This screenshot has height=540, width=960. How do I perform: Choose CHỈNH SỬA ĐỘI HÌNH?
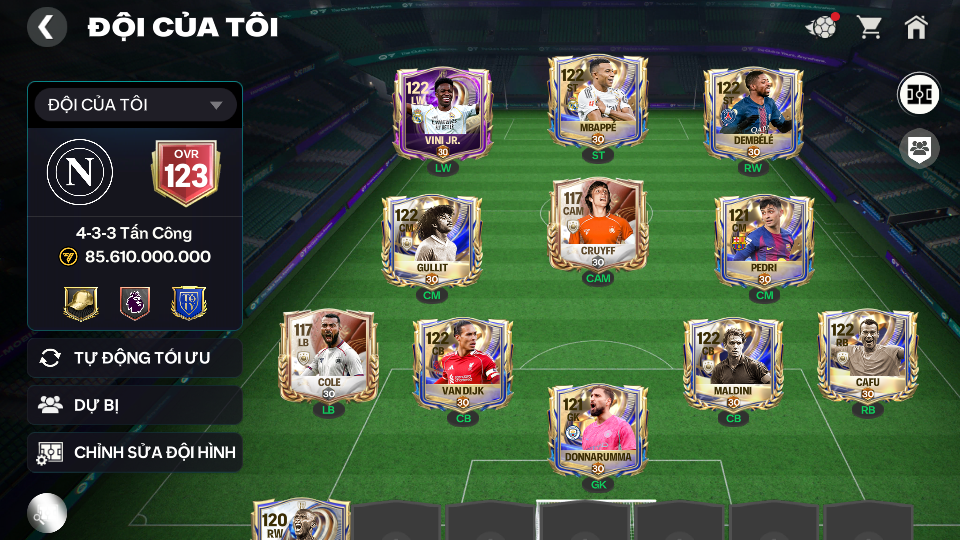(x=135, y=453)
